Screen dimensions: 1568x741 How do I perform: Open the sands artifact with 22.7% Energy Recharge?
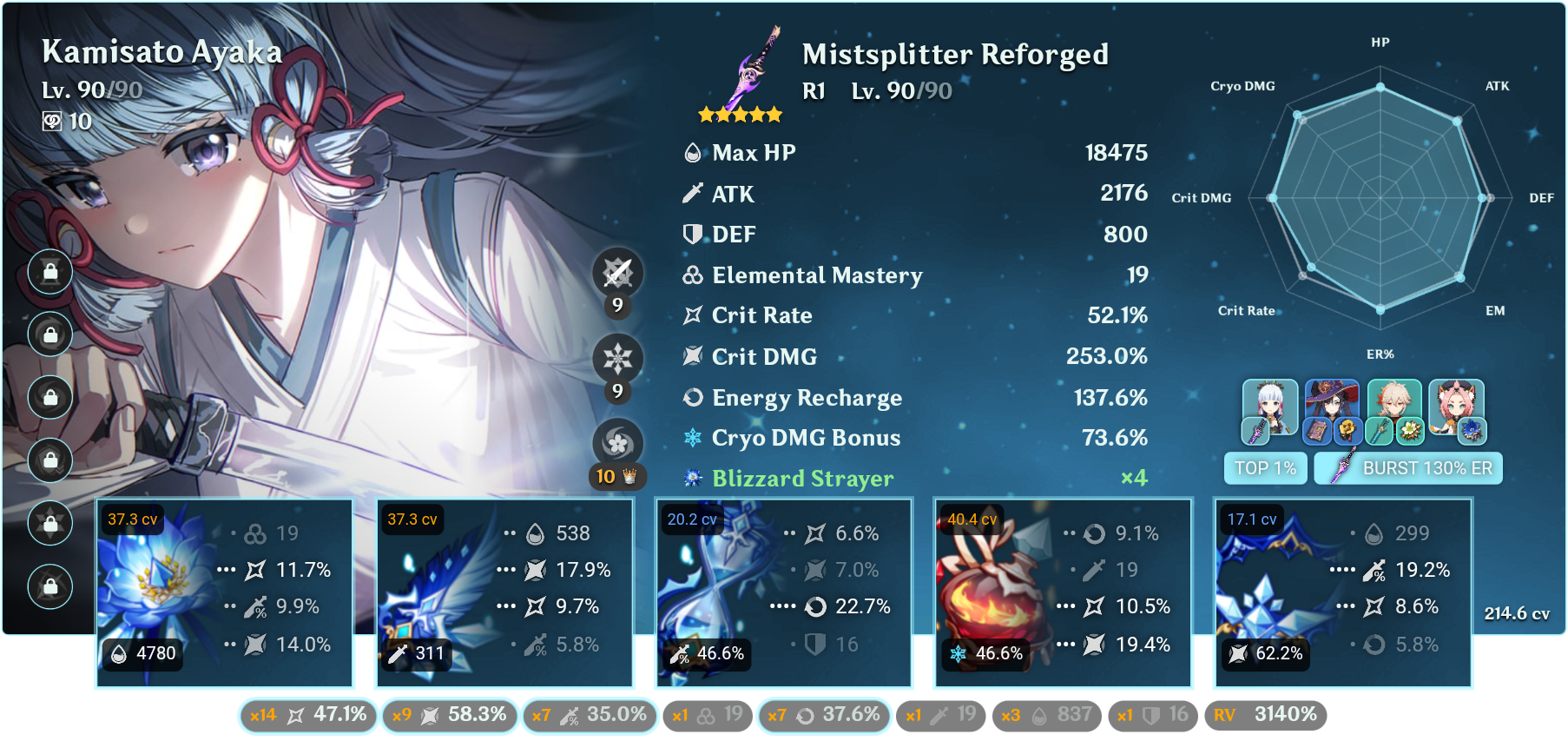tap(782, 593)
